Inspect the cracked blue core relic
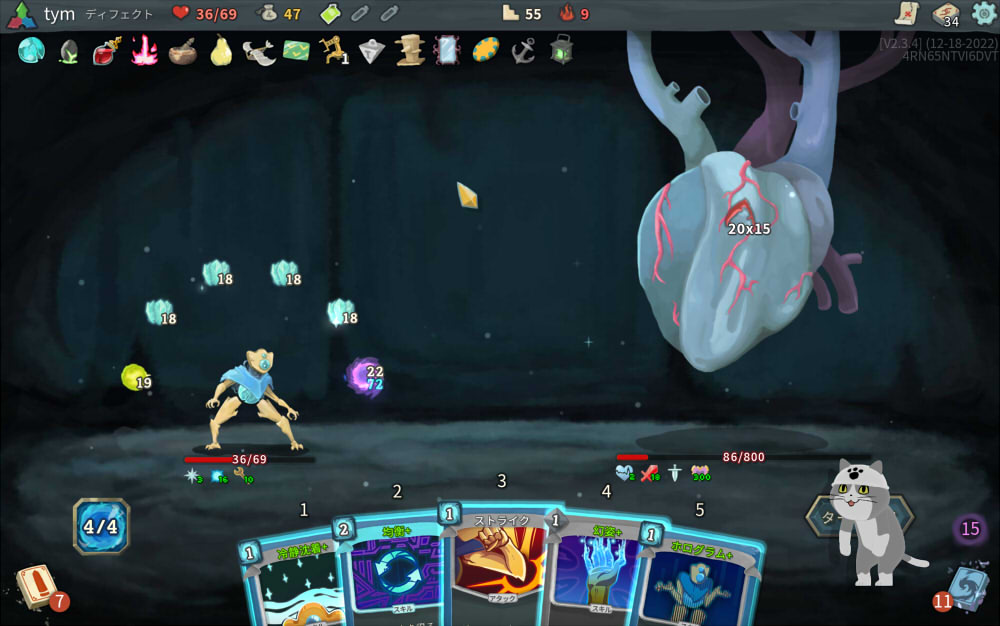The height and width of the screenshot is (626, 1000). pyautogui.click(x=31, y=50)
